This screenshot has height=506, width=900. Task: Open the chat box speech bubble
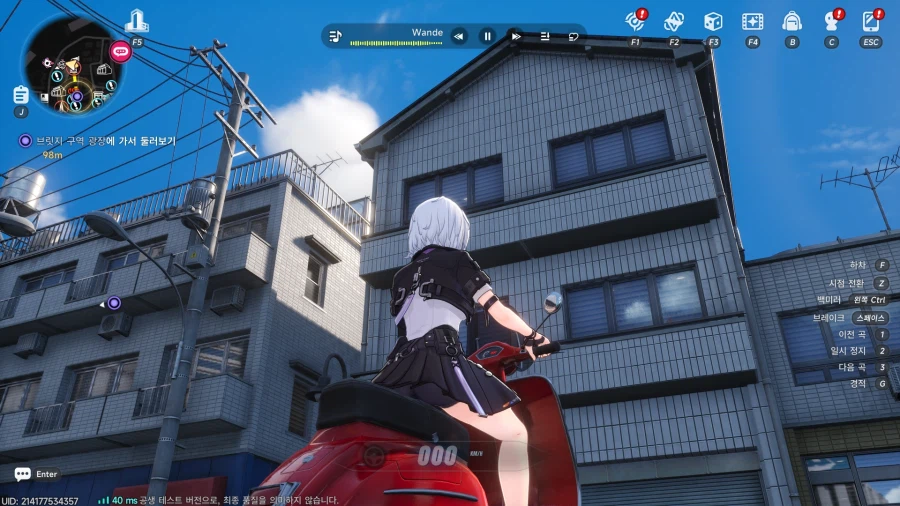tap(22, 474)
